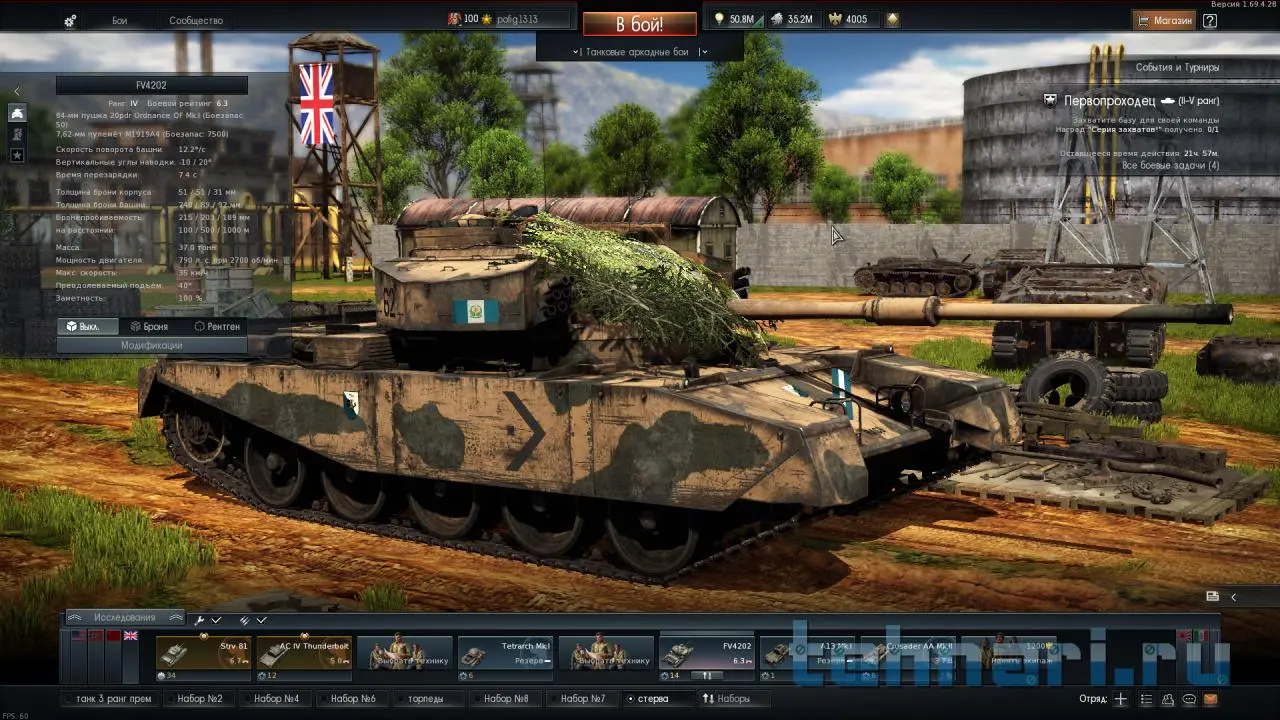Open the Бои menu
1280x720 pixels.
click(120, 20)
